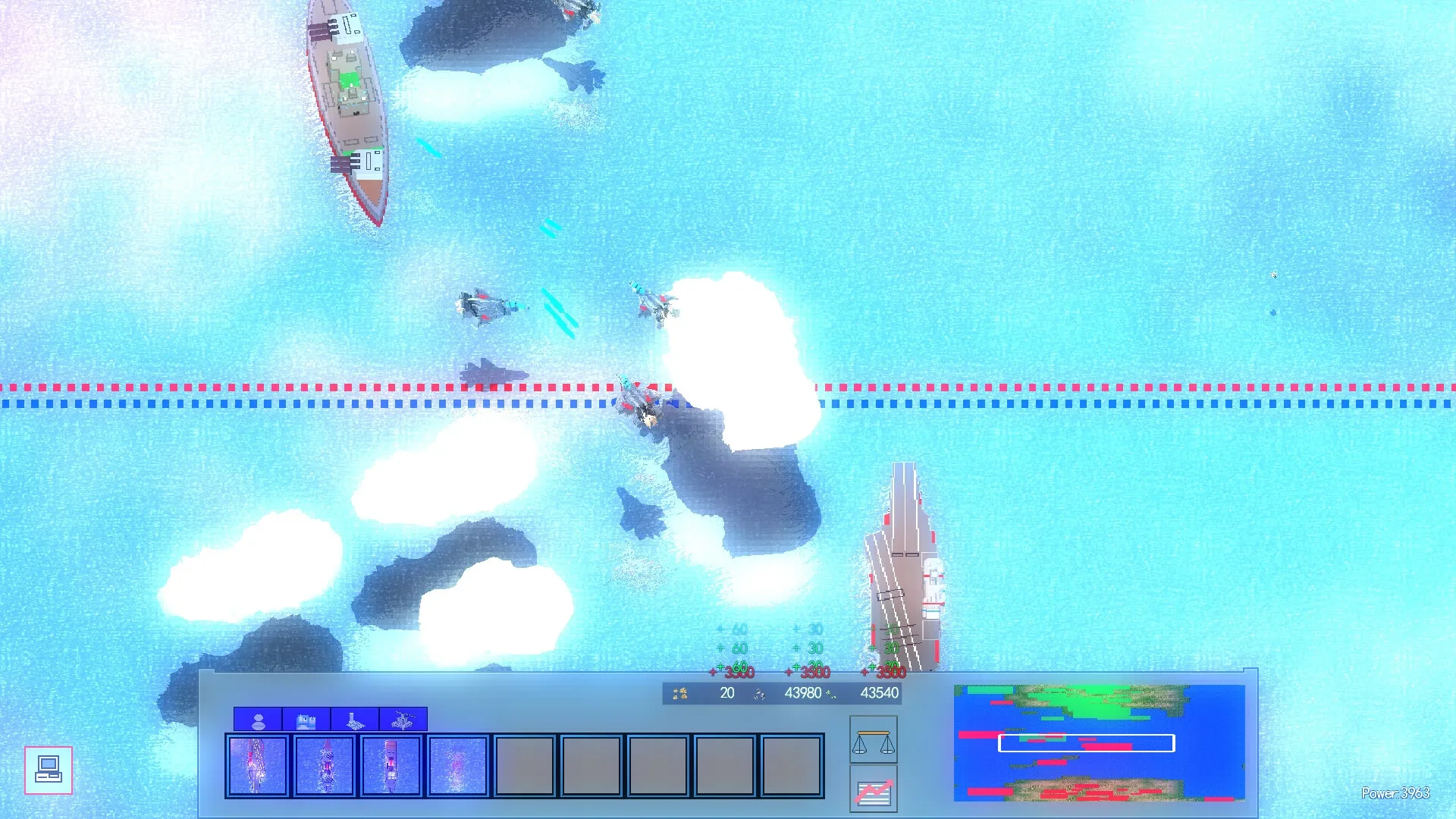Viewport: 1456px width, 819px height.
Task: Click the resource icon beside 43980 counter
Action: click(x=758, y=692)
